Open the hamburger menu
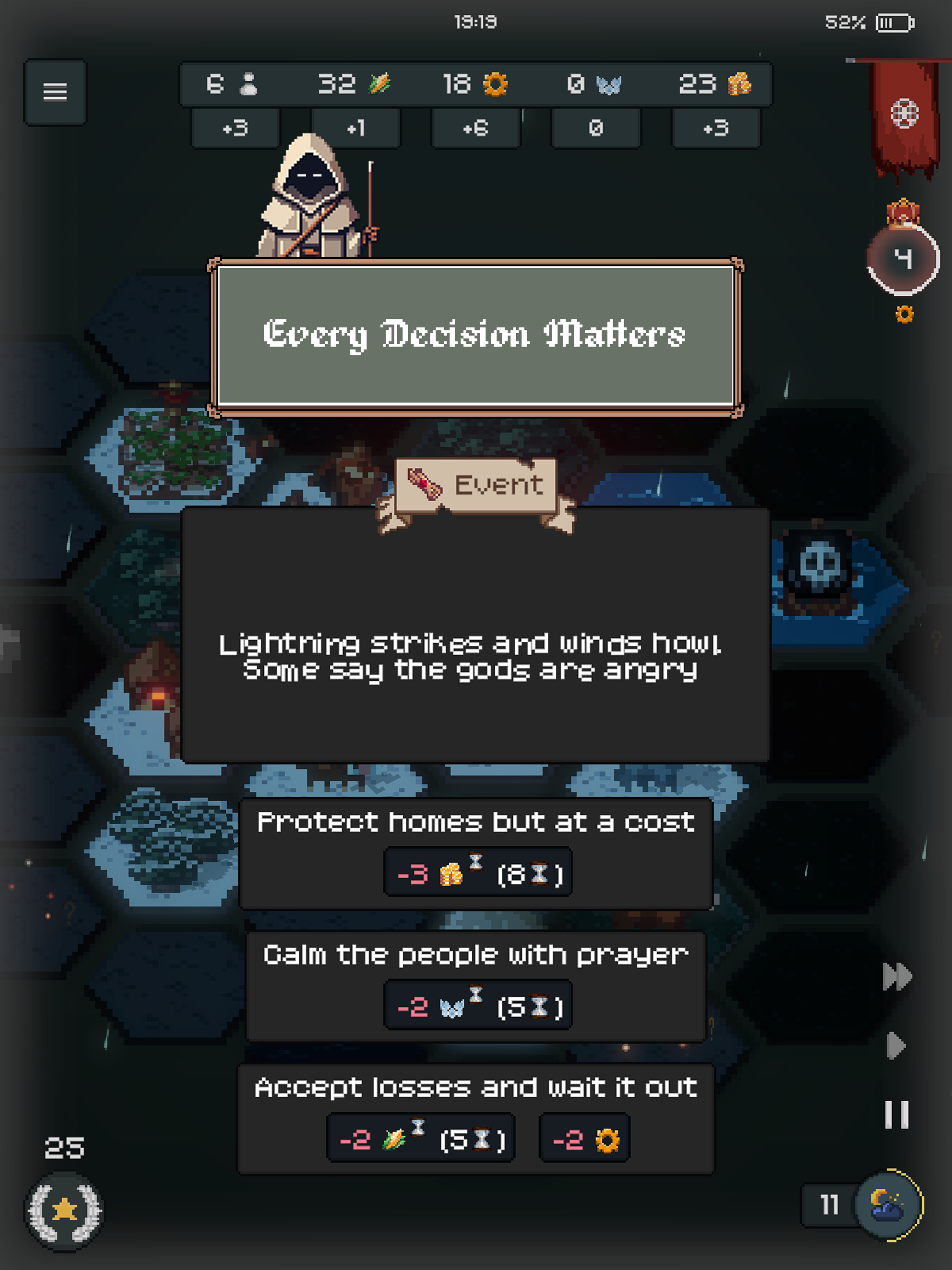 (x=55, y=92)
